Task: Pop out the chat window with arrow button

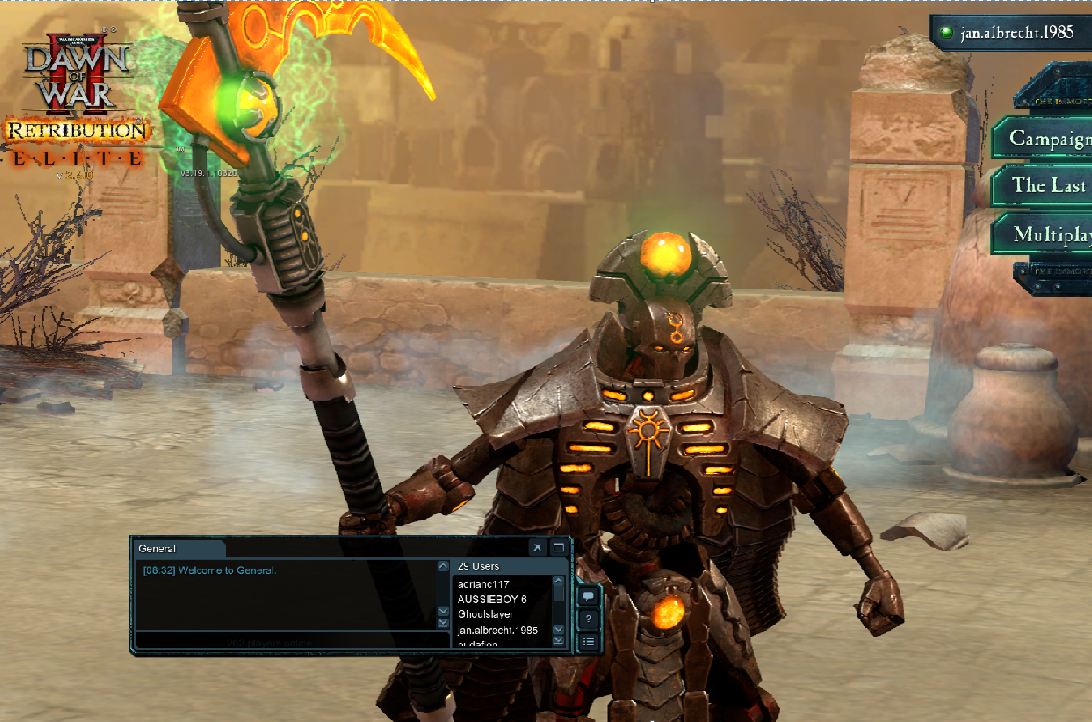Action: click(536, 548)
